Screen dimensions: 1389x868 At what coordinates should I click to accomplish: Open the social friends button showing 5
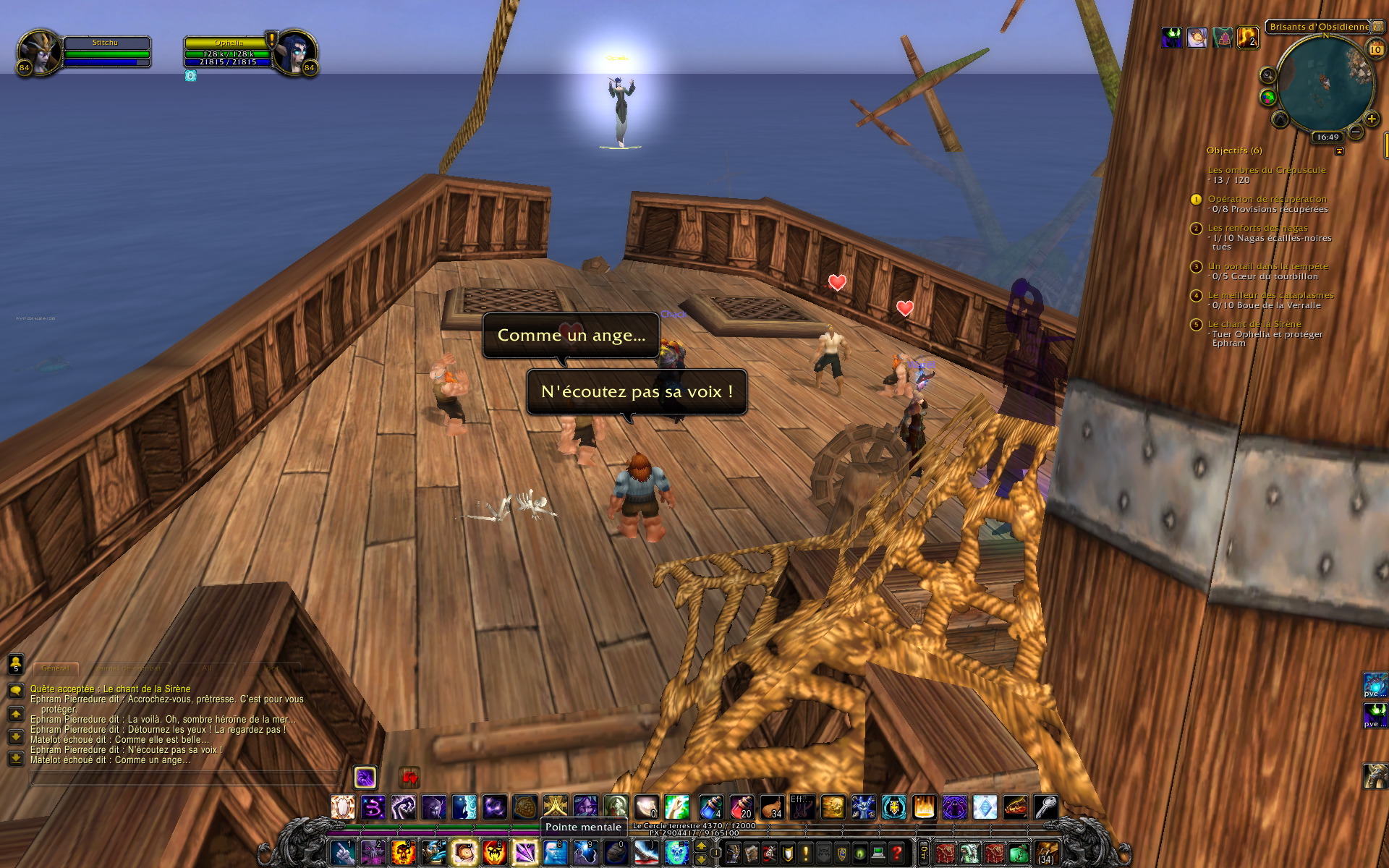point(16,663)
